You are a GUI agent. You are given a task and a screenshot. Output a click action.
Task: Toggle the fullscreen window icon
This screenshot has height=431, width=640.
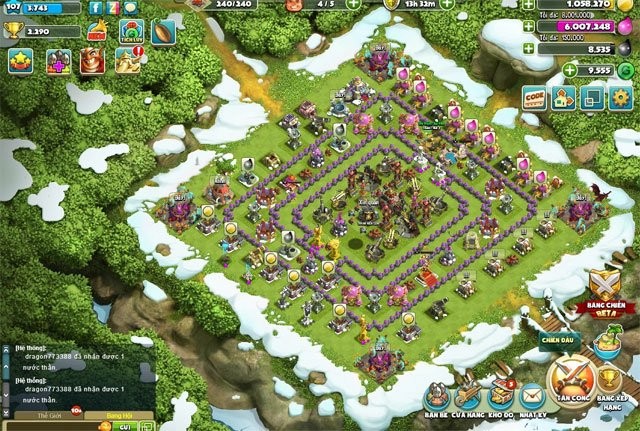593,97
